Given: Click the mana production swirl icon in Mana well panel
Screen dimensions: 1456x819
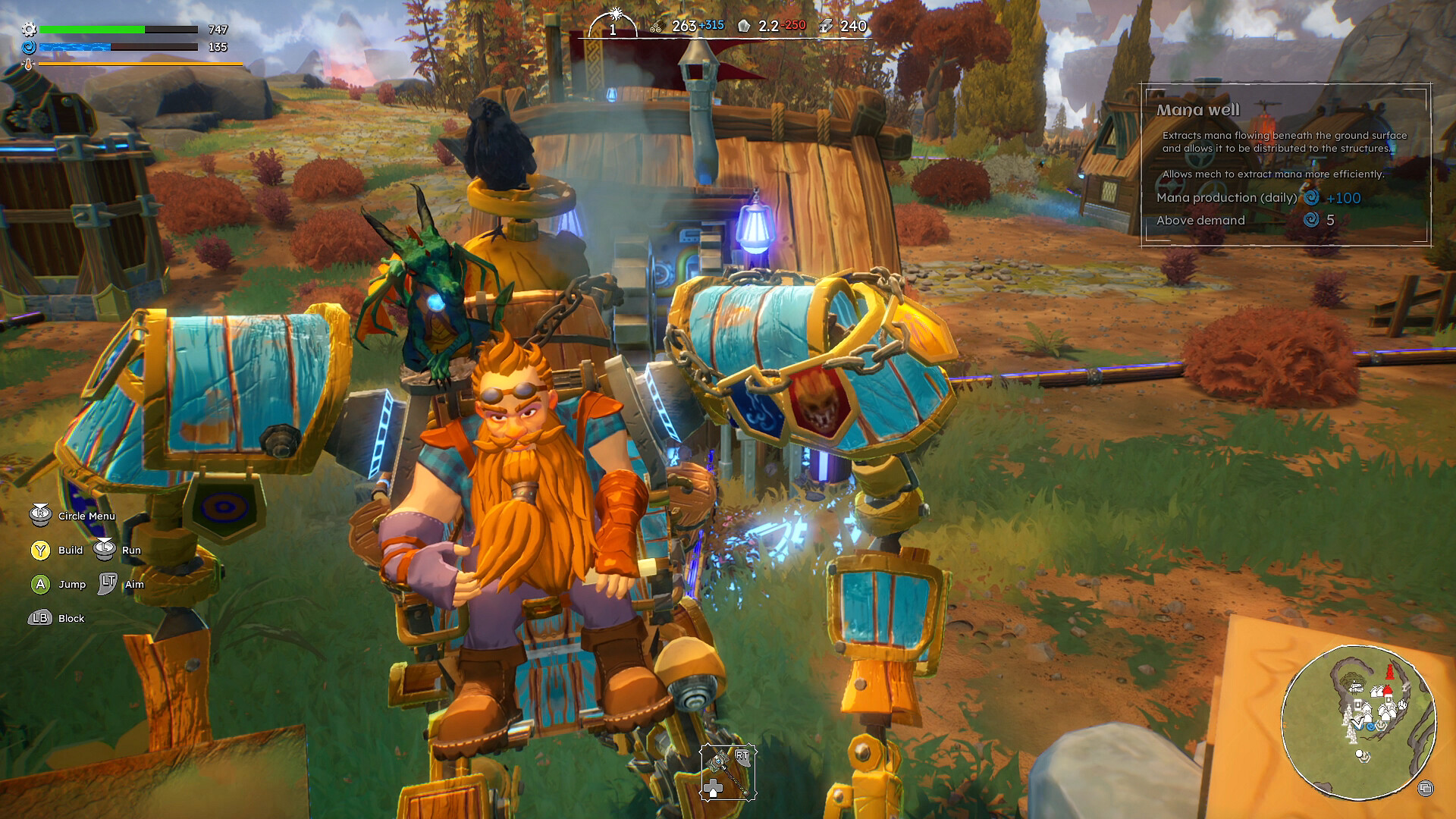Looking at the screenshot, I should pos(1313,198).
